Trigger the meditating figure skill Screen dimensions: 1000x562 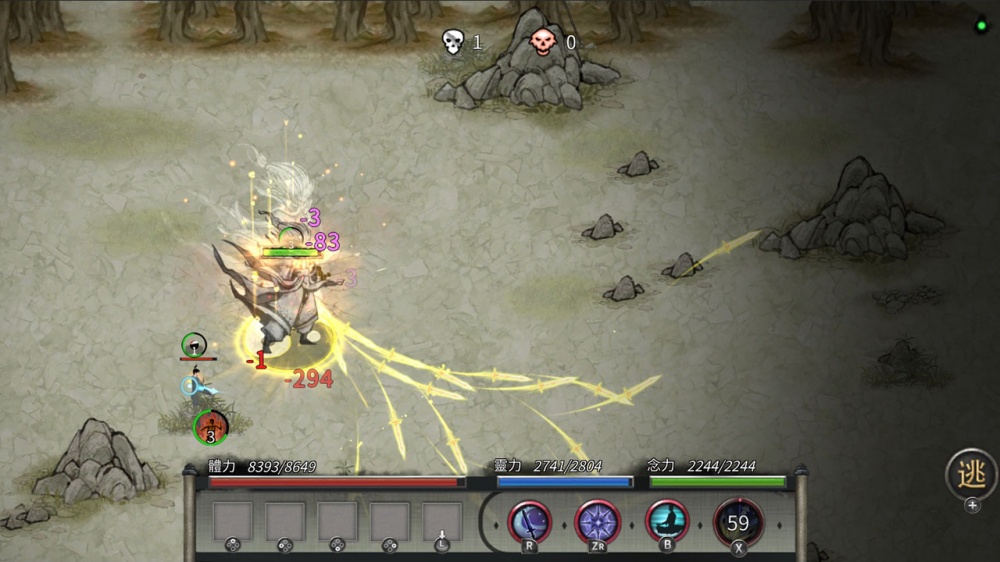pyautogui.click(x=667, y=521)
